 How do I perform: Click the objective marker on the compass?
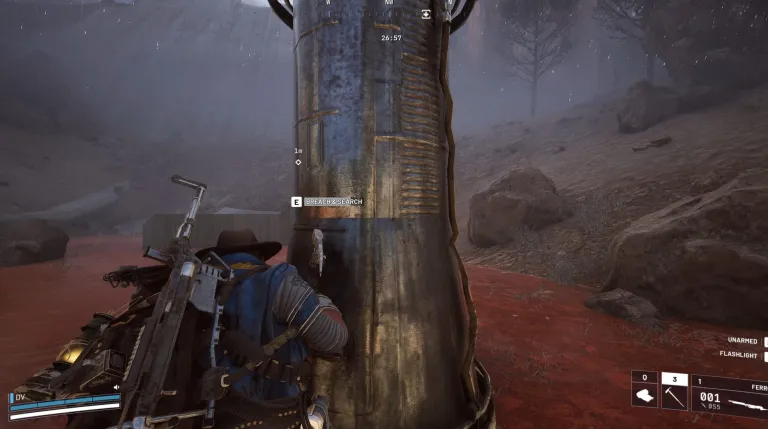pyautogui.click(x=427, y=14)
